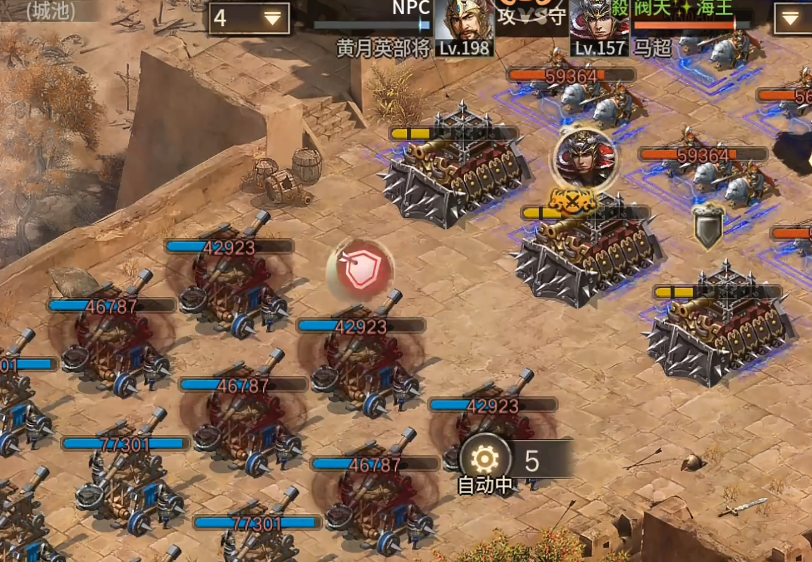The width and height of the screenshot is (812, 562).
Task: Expand the dropdown arrow beside 海王
Action: pos(791,18)
